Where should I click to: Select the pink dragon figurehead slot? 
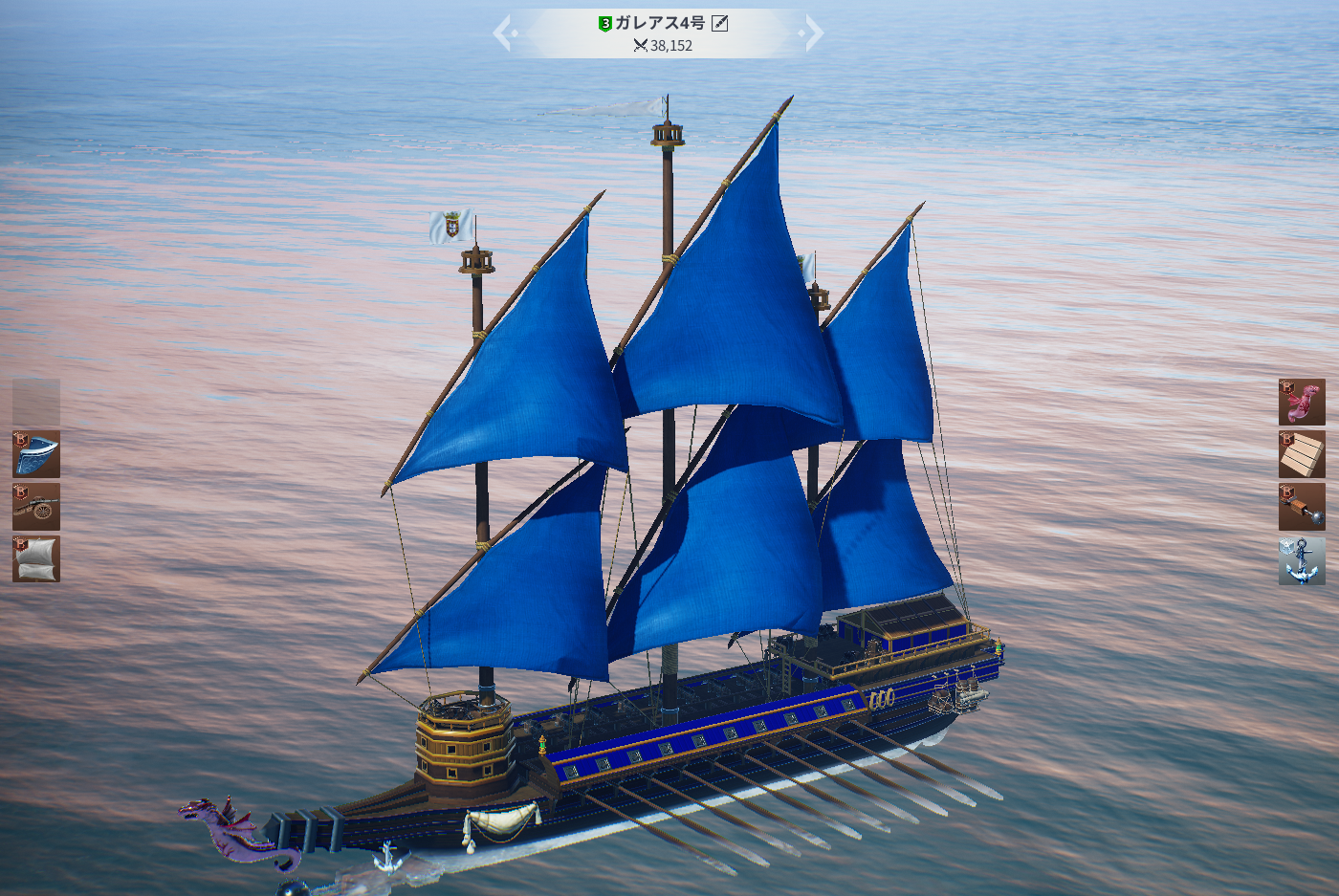click(1302, 403)
